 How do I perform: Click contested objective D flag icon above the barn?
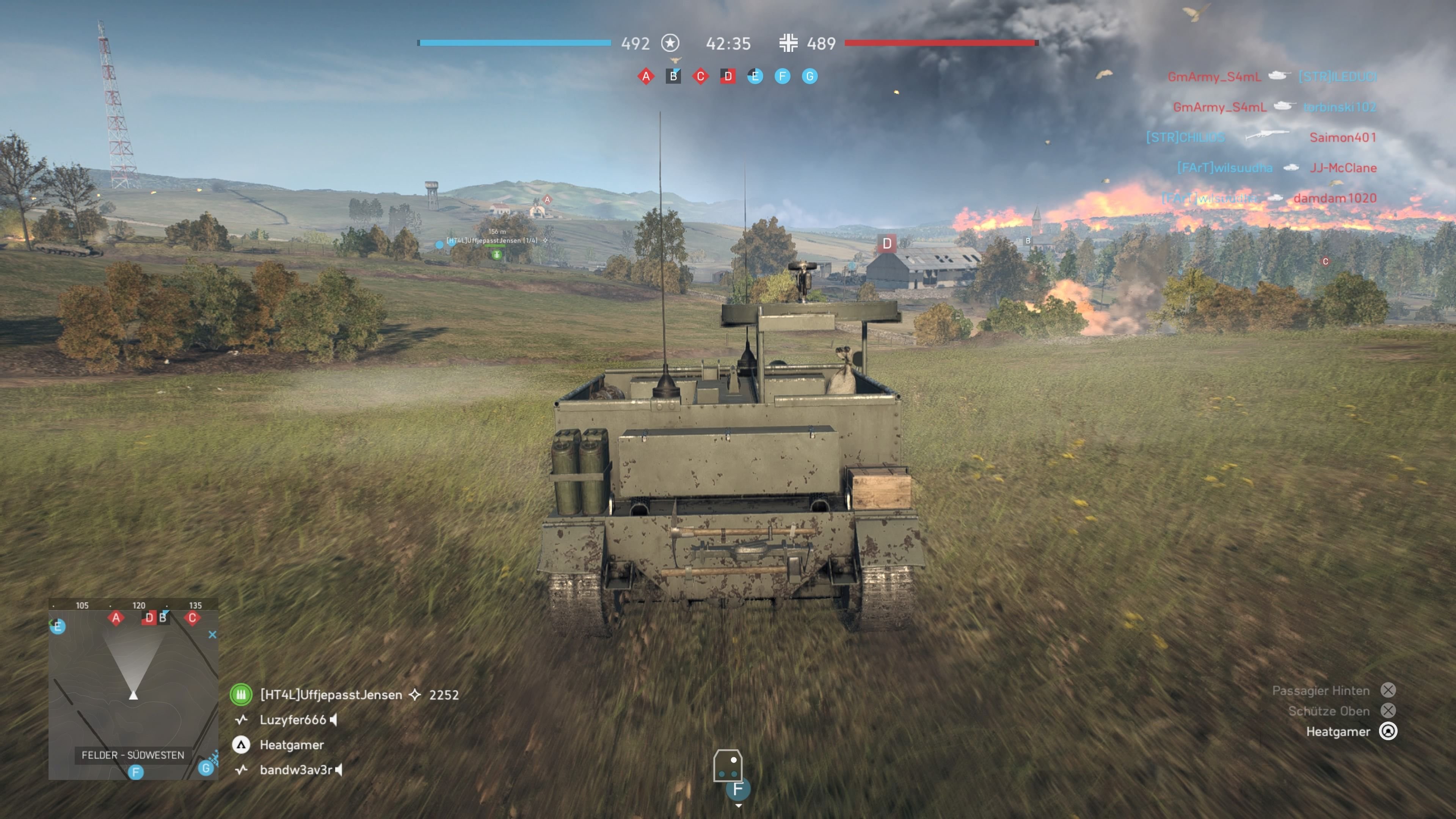887,243
